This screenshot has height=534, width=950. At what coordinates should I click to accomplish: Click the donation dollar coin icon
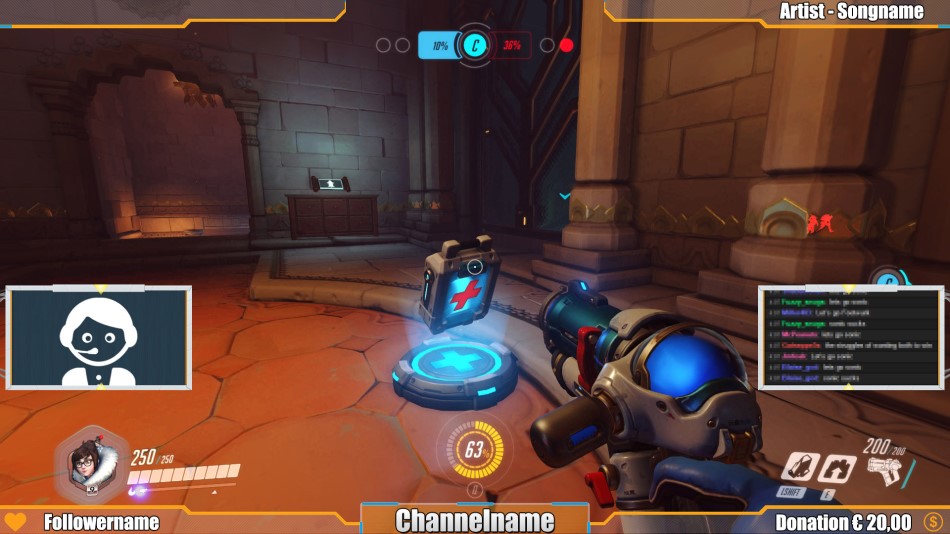pyautogui.click(x=933, y=522)
